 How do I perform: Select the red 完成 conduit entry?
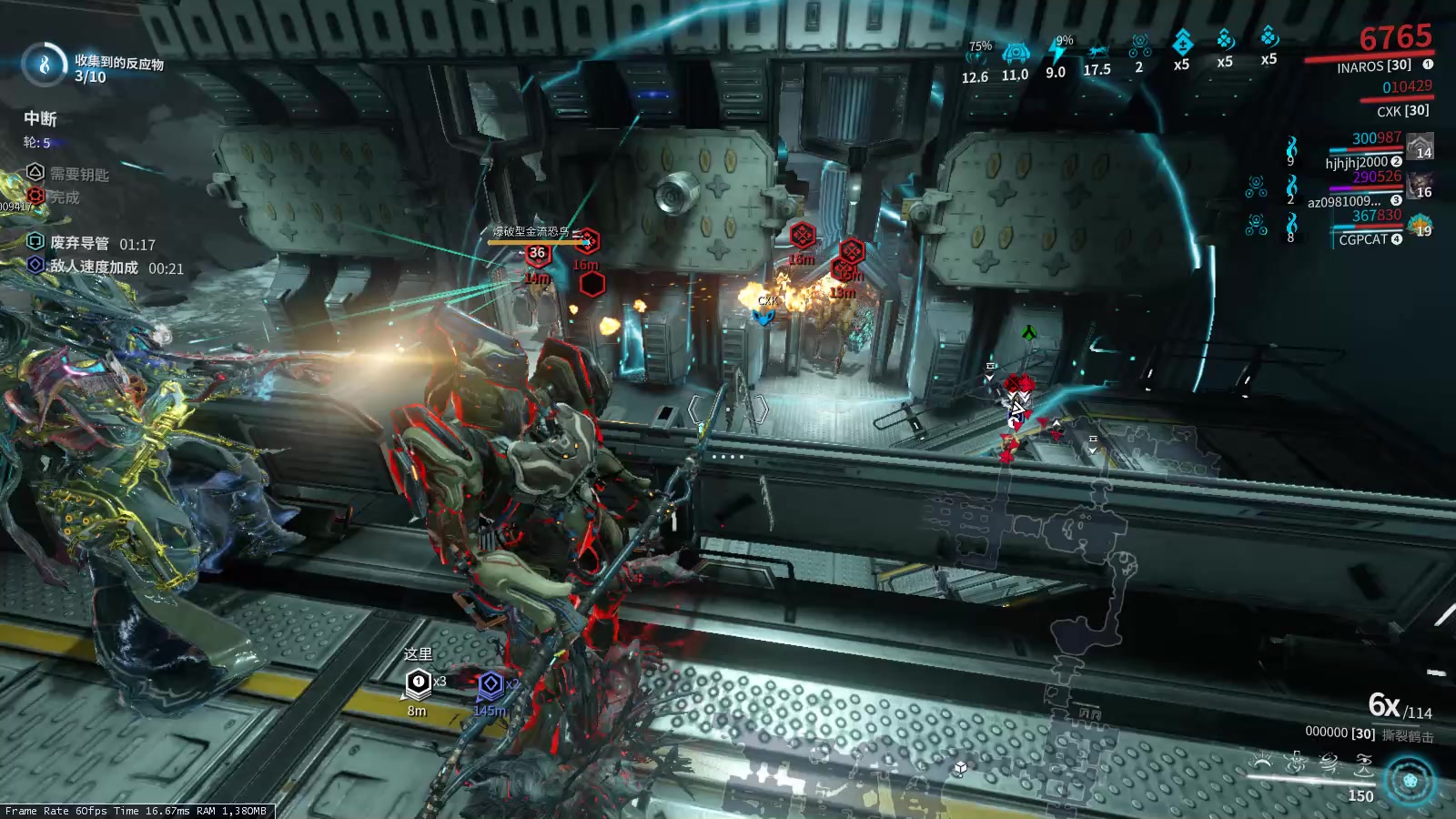coord(35,195)
